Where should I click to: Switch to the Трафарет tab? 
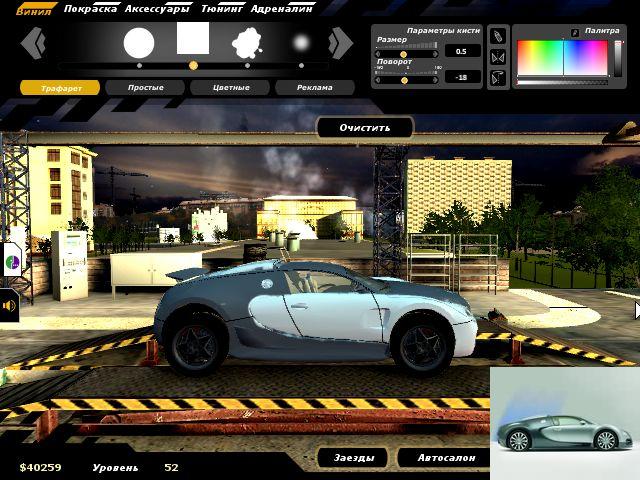coord(61,88)
